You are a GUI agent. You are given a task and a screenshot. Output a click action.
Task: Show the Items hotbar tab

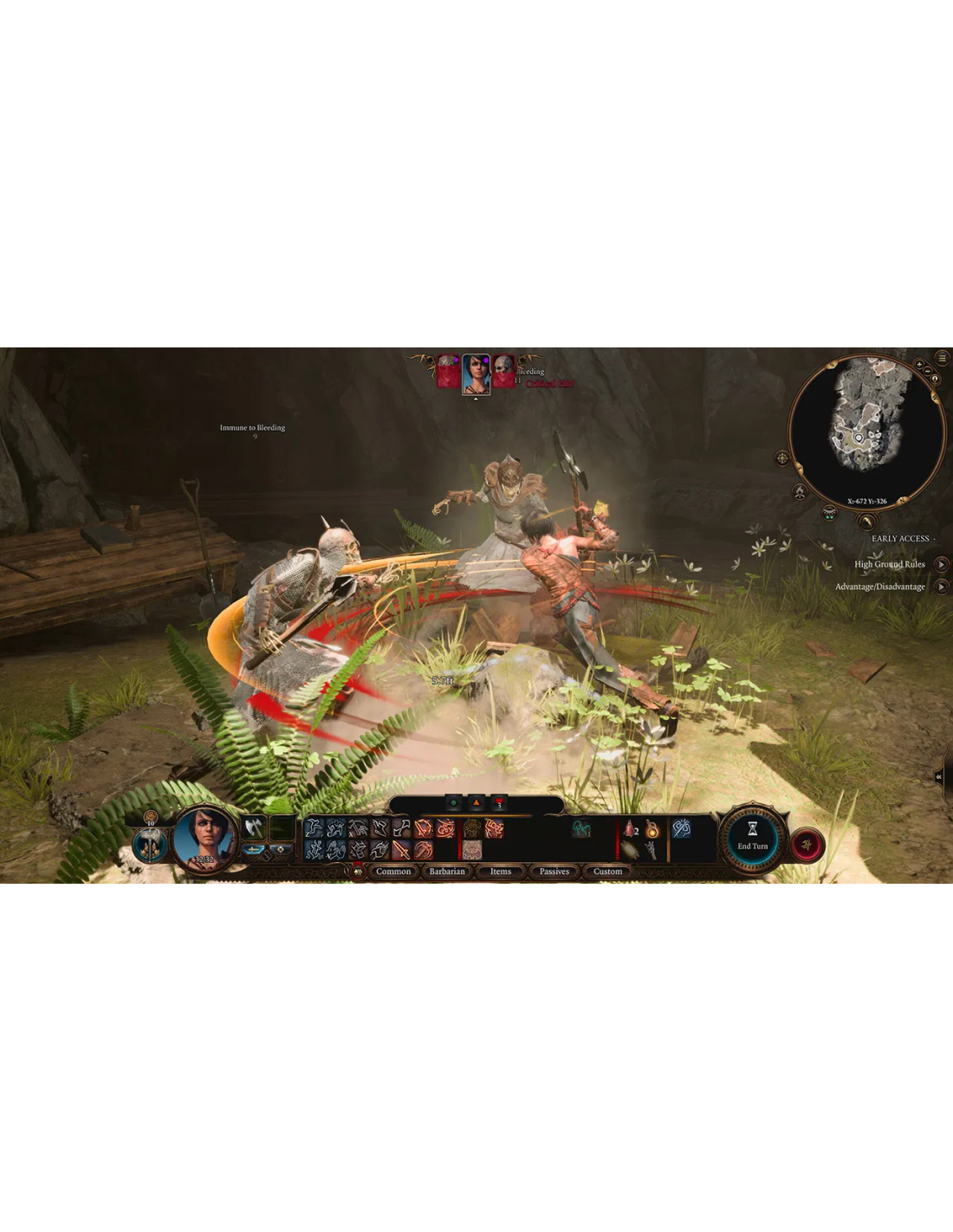tap(501, 872)
